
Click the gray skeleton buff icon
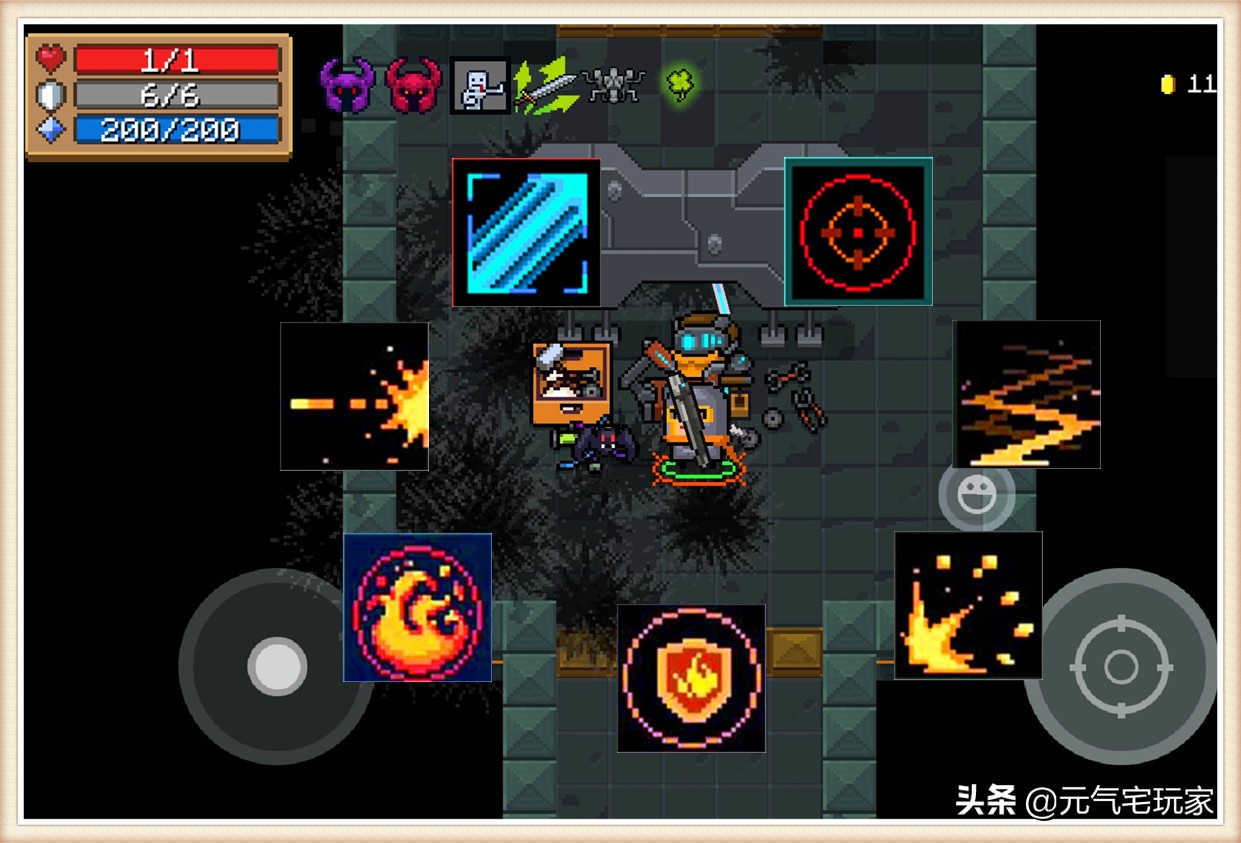(x=613, y=85)
